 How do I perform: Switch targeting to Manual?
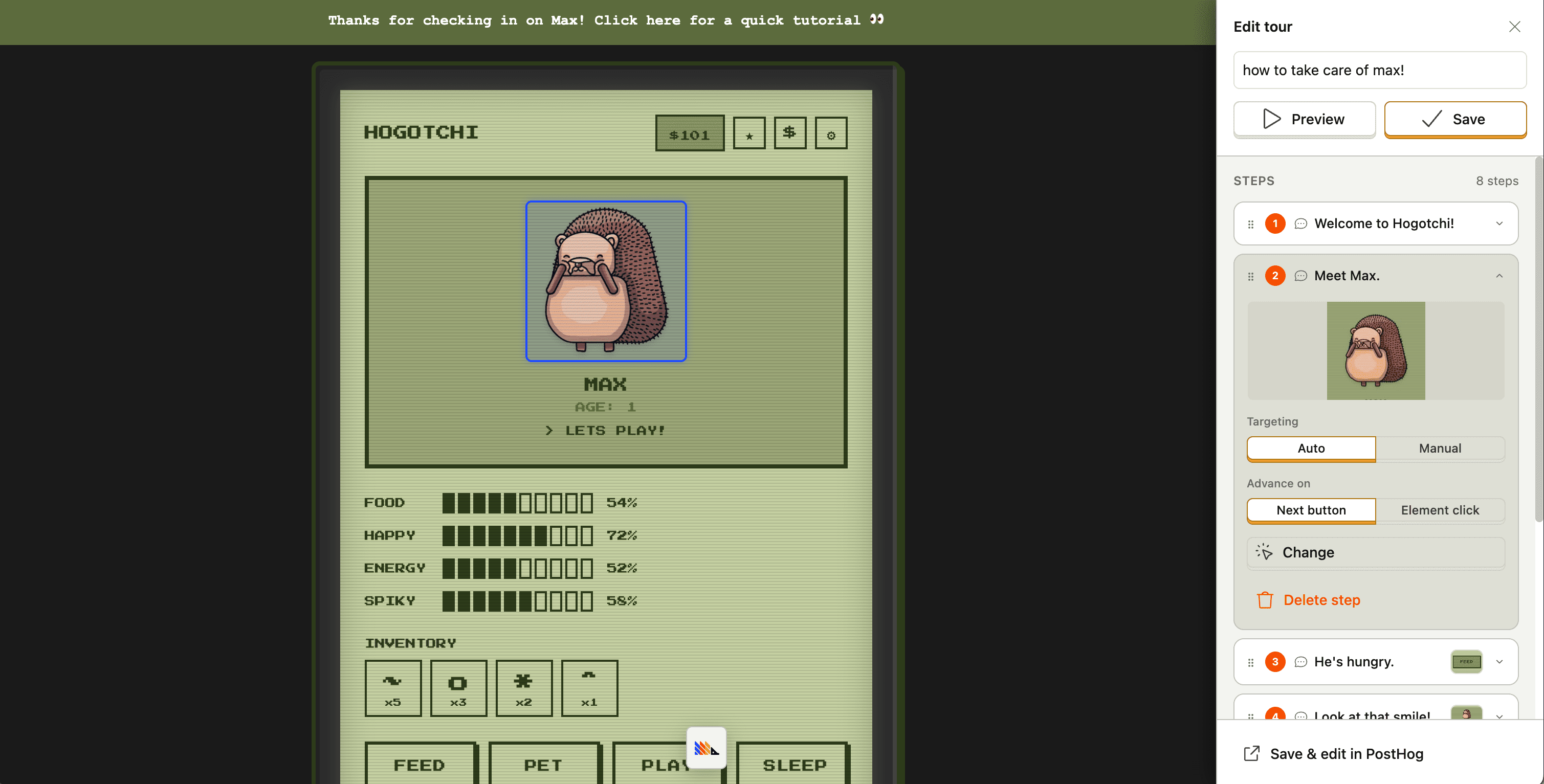[1440, 449]
